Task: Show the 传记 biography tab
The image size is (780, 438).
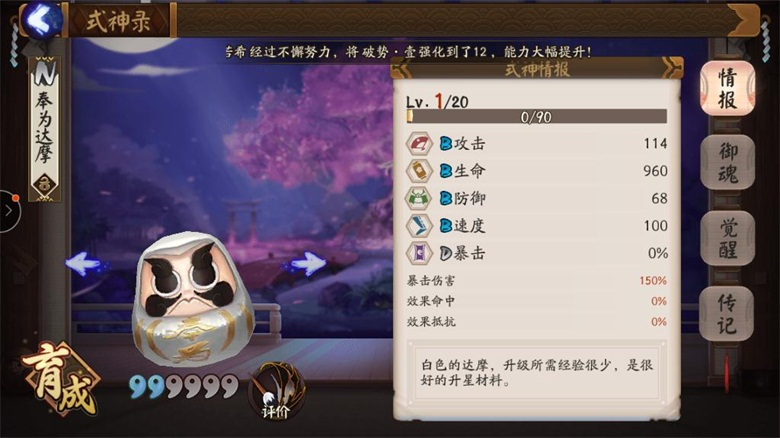Action: click(x=727, y=312)
